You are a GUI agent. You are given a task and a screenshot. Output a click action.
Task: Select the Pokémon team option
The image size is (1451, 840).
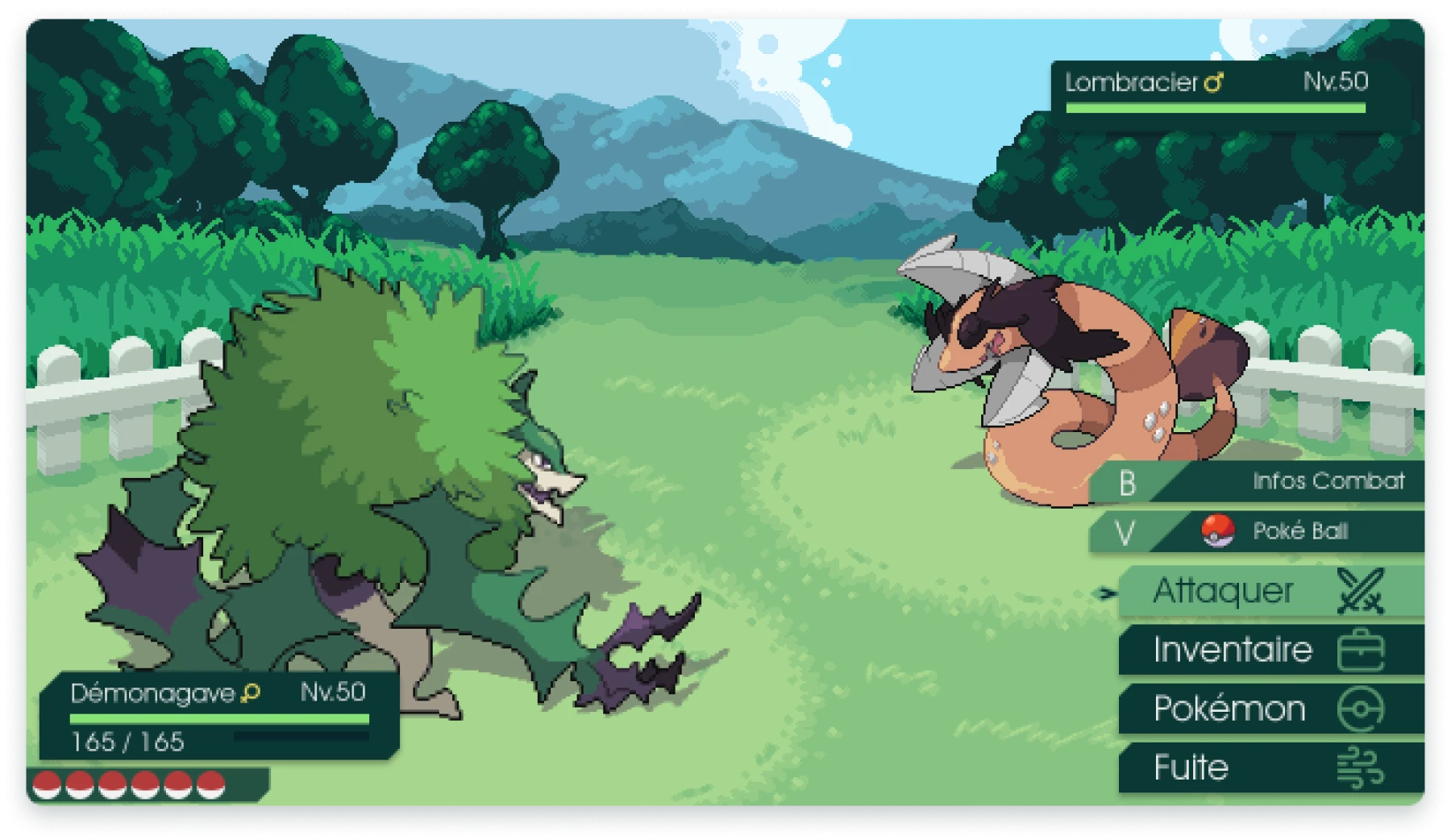(x=1270, y=709)
